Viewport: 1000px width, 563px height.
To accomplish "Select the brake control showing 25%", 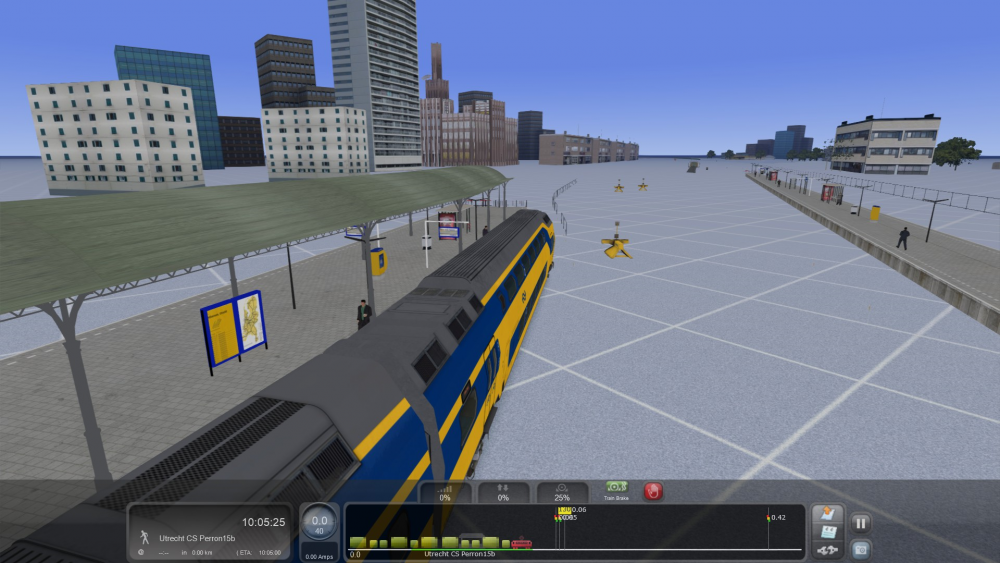I will click(x=562, y=492).
